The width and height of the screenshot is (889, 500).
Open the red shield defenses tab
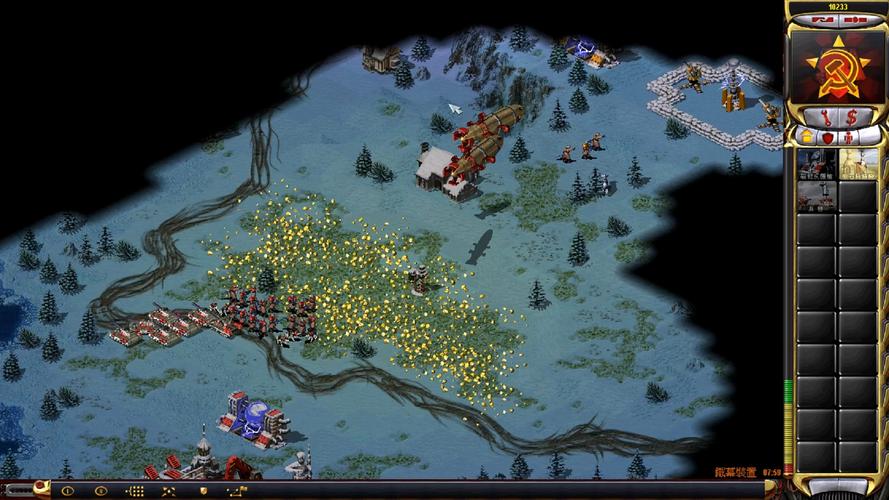pyautogui.click(x=826, y=136)
